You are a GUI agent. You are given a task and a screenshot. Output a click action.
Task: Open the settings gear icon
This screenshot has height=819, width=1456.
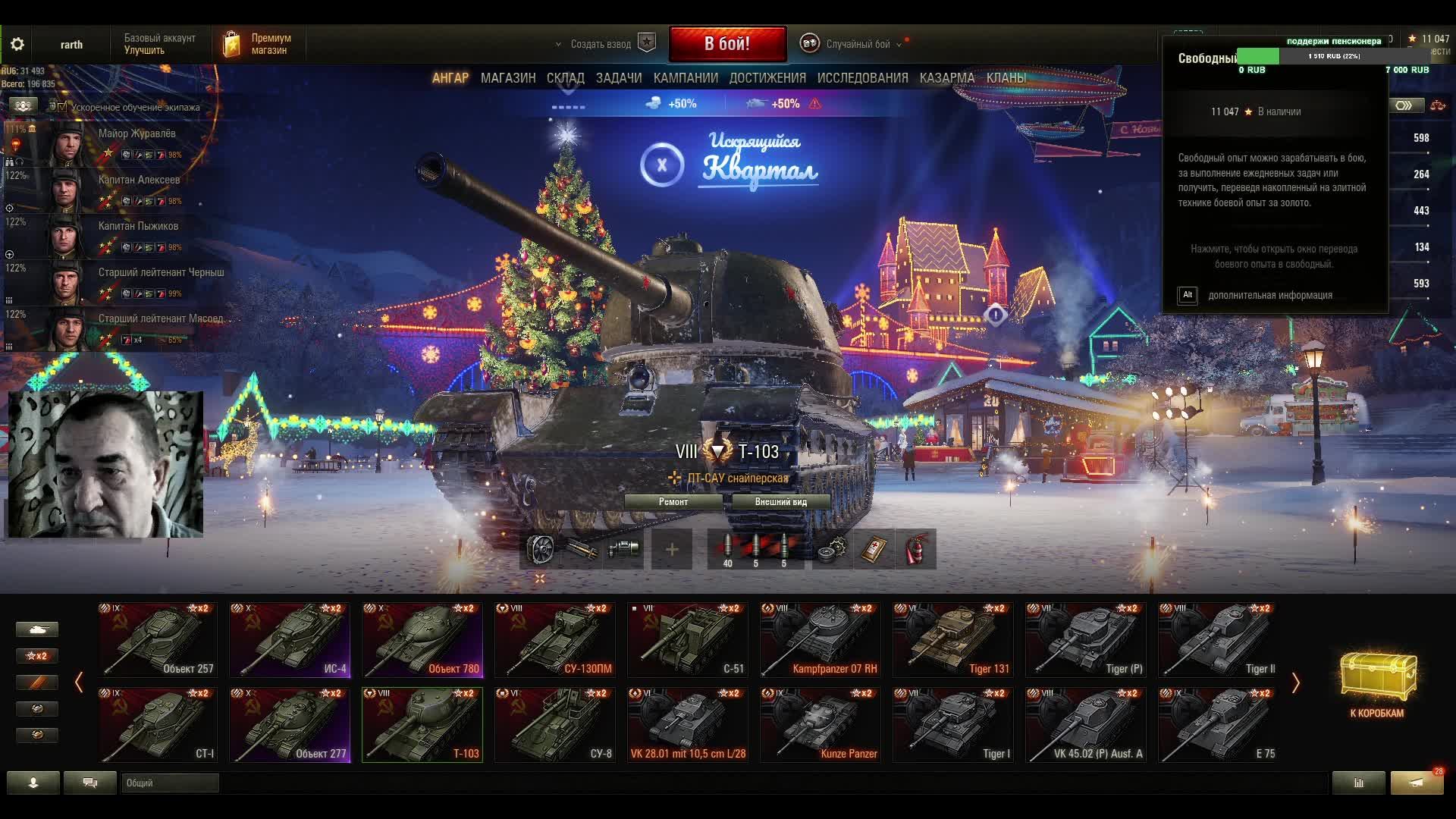pos(17,44)
